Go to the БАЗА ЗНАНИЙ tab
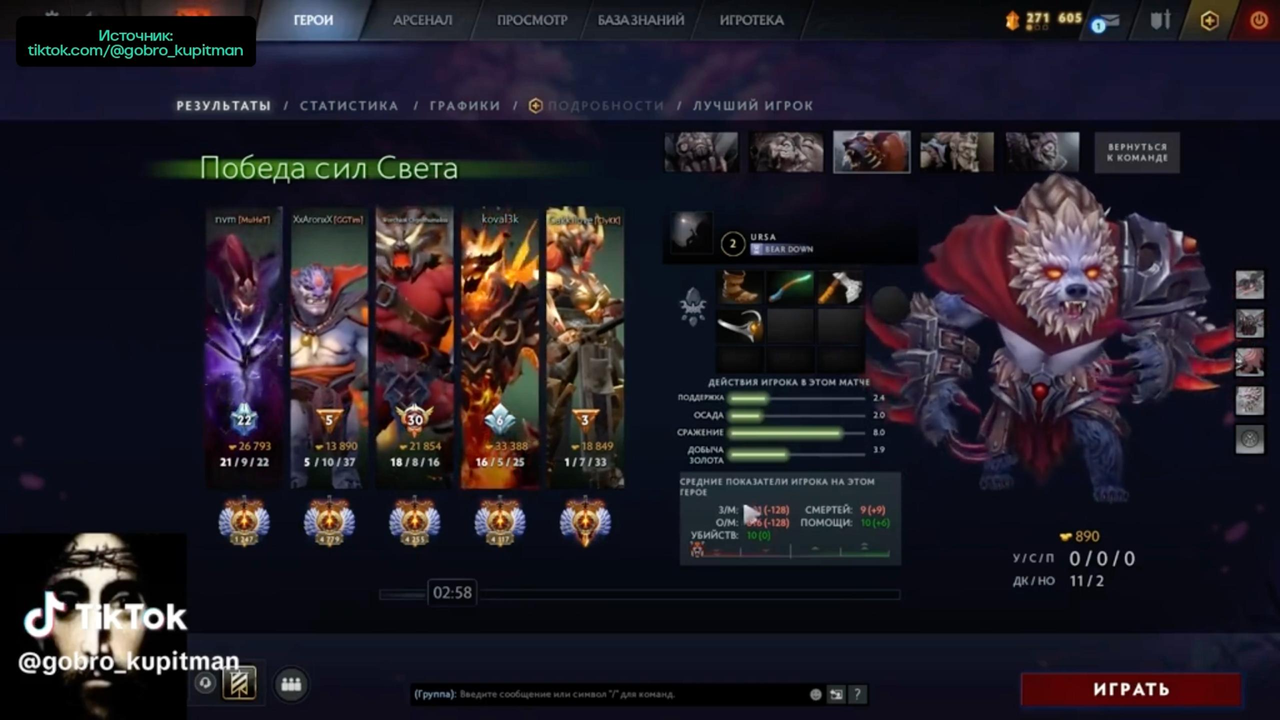Viewport: 1280px width, 720px height. (x=641, y=20)
